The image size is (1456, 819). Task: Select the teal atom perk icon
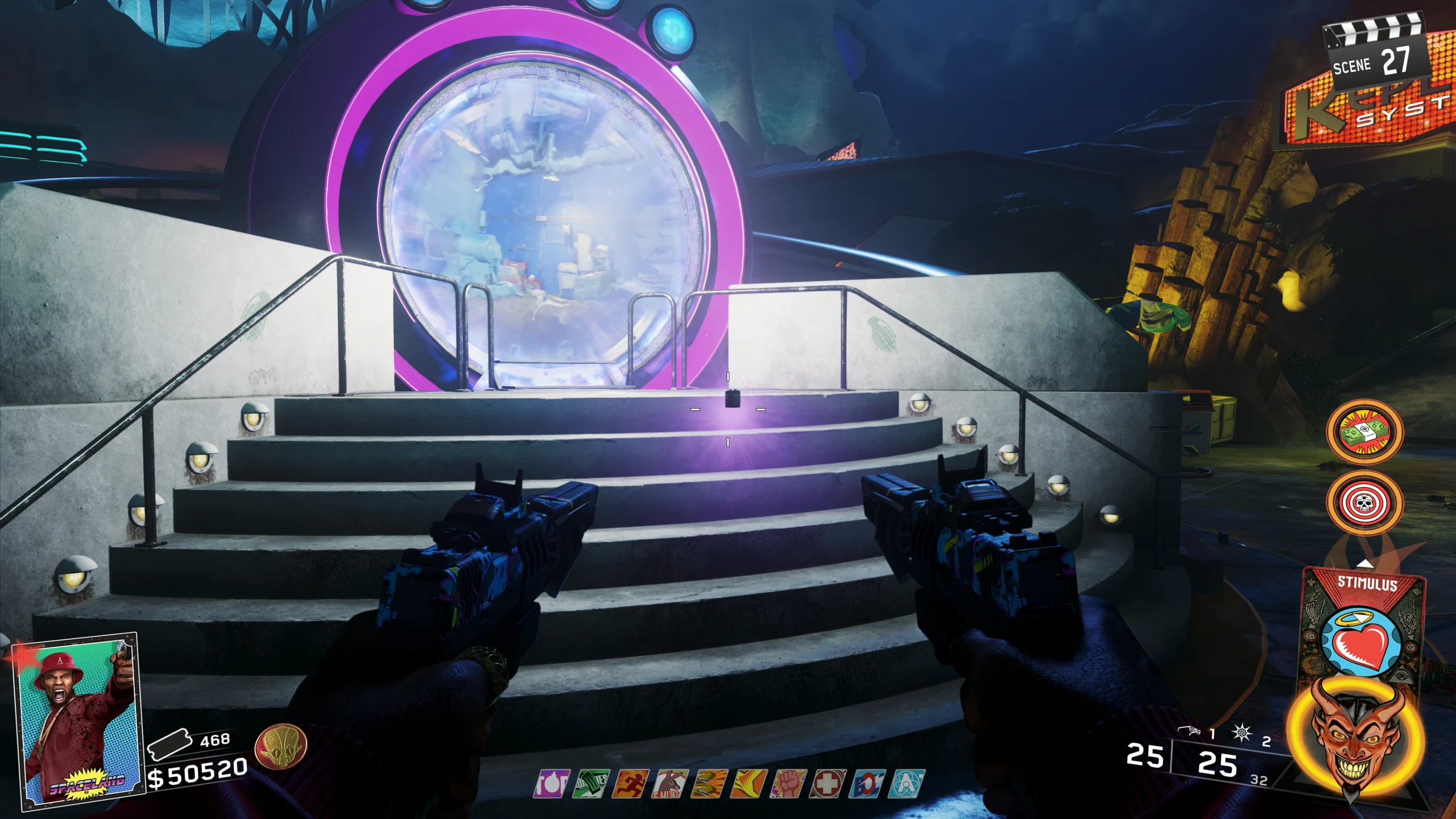(x=908, y=784)
